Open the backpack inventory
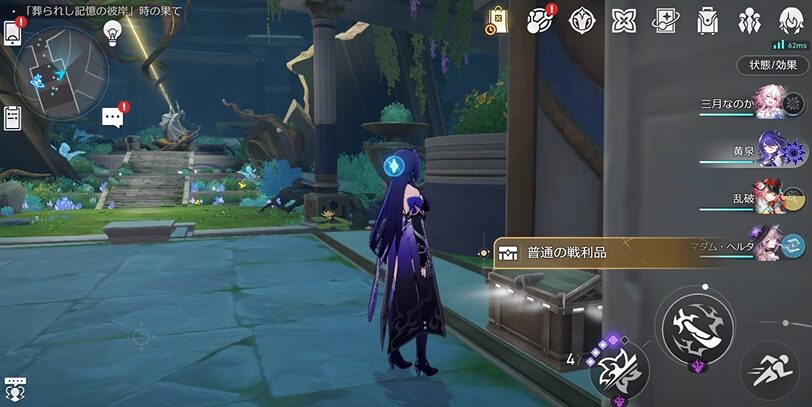The image size is (812, 407). [x=708, y=20]
